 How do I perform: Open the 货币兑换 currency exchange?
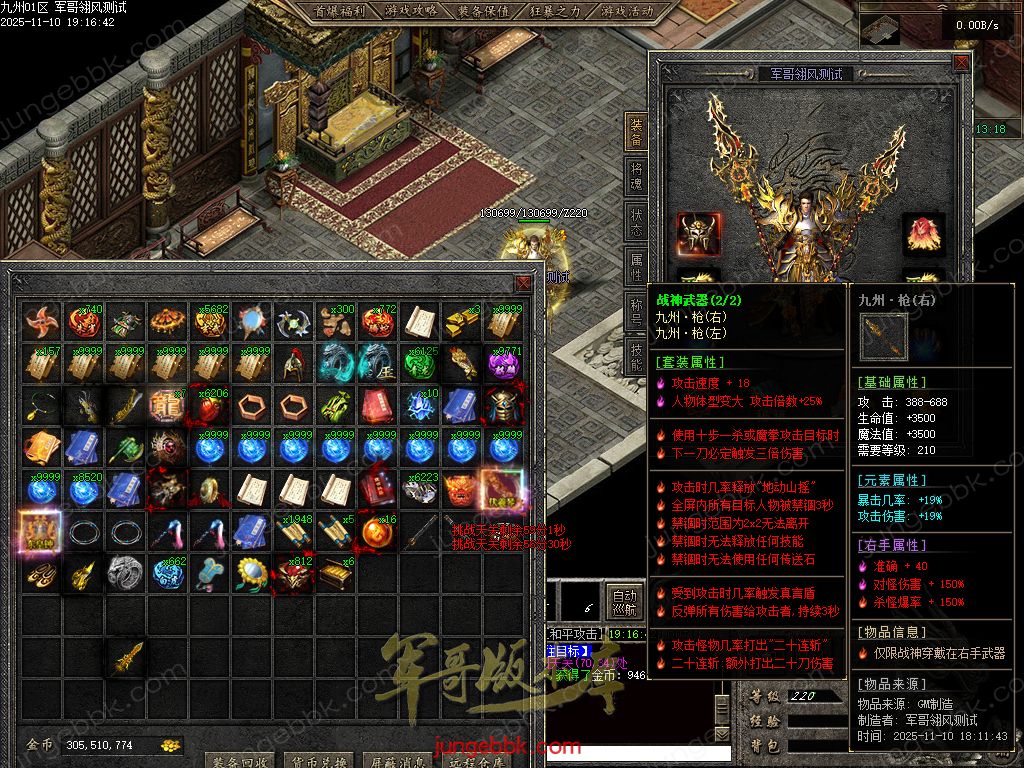tap(317, 760)
